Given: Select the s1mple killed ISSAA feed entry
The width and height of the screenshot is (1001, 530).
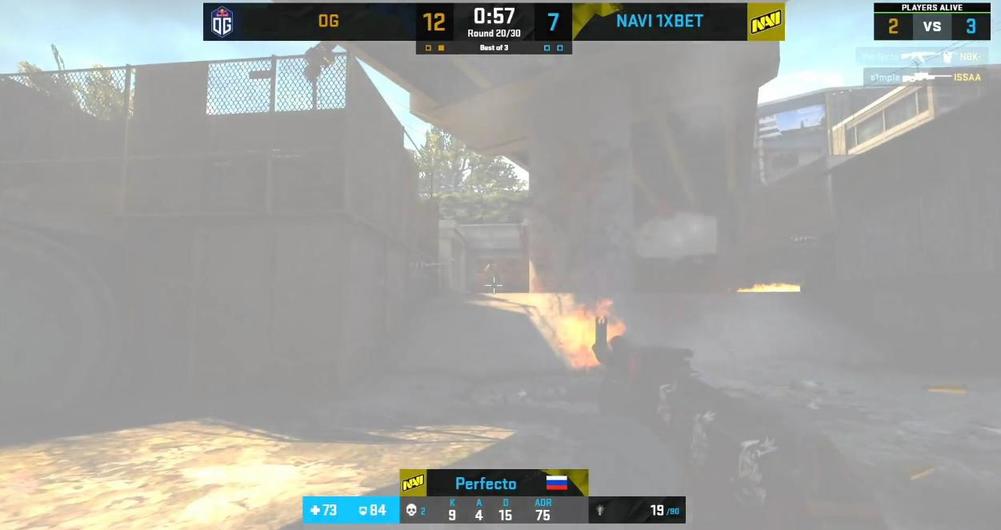Looking at the screenshot, I should (x=926, y=77).
